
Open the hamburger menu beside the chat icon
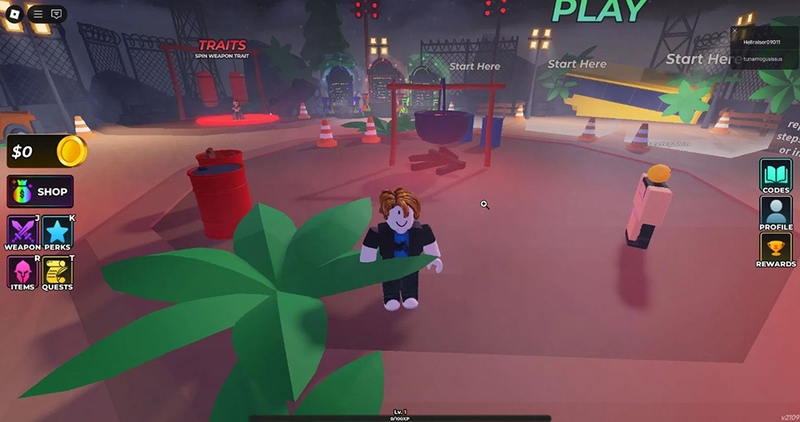point(37,14)
